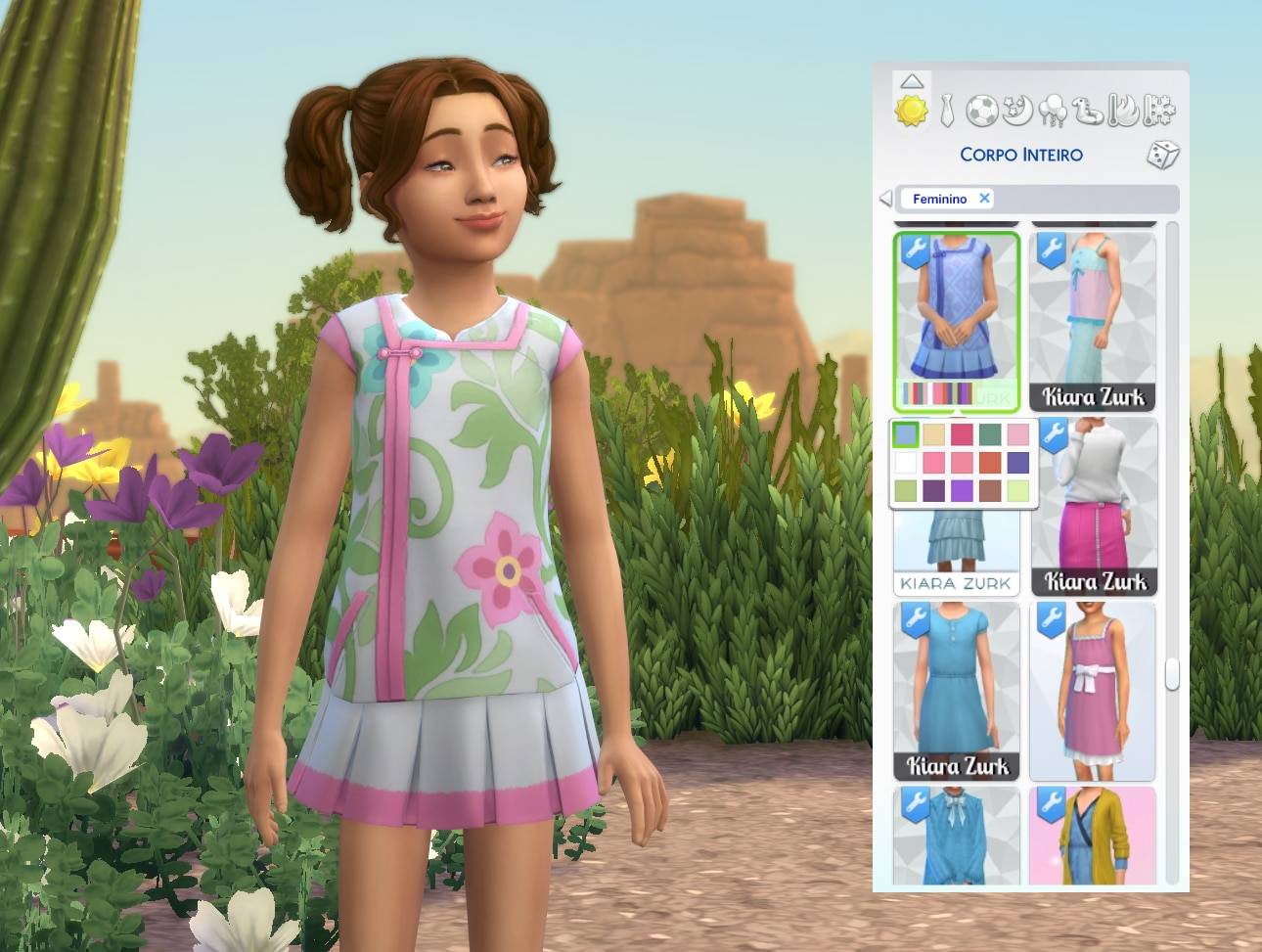
Task: Open the Corpo Inteiro category header
Action: coord(1022,154)
